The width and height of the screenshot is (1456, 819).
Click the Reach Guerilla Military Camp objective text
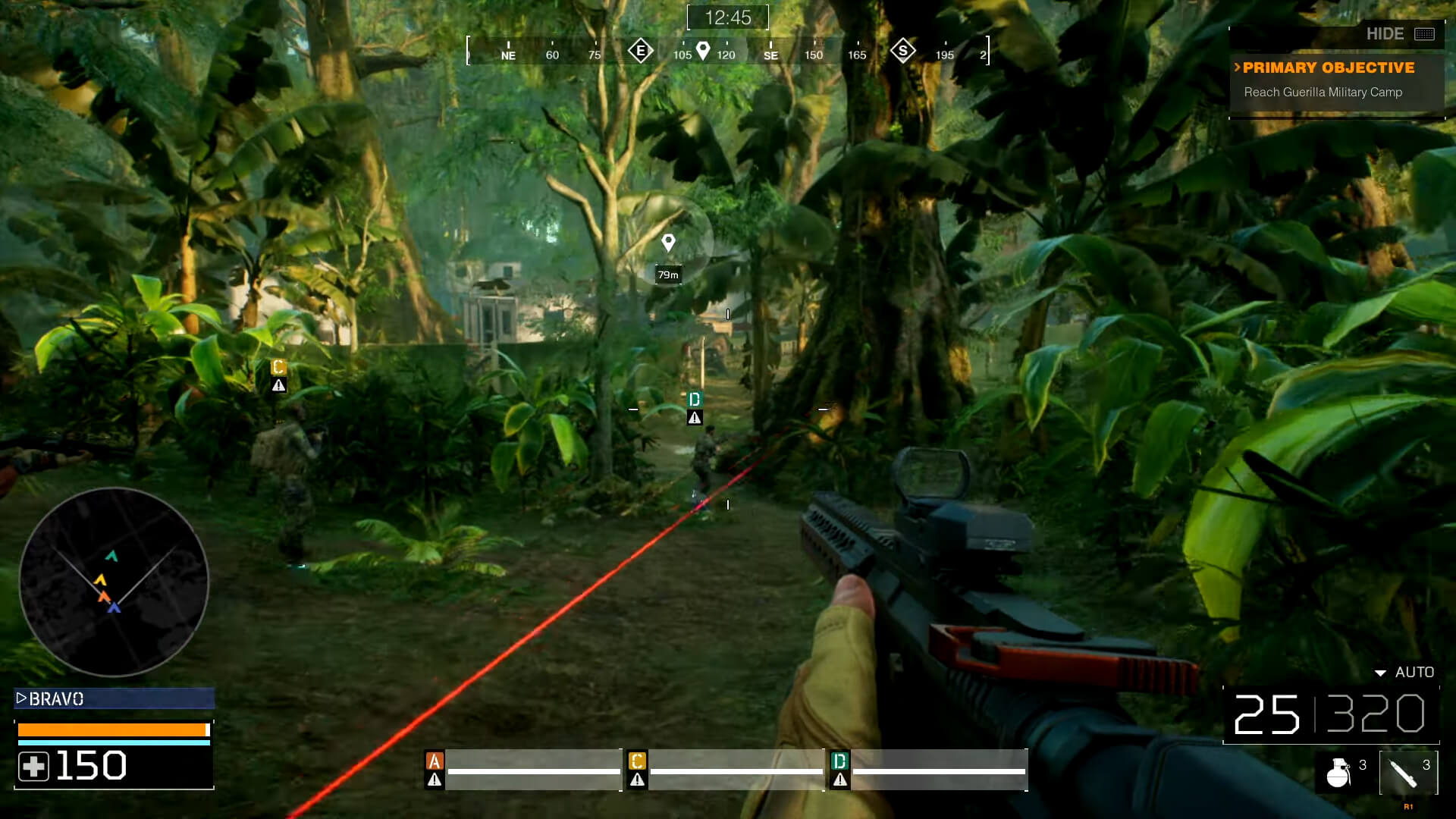pos(1323,92)
